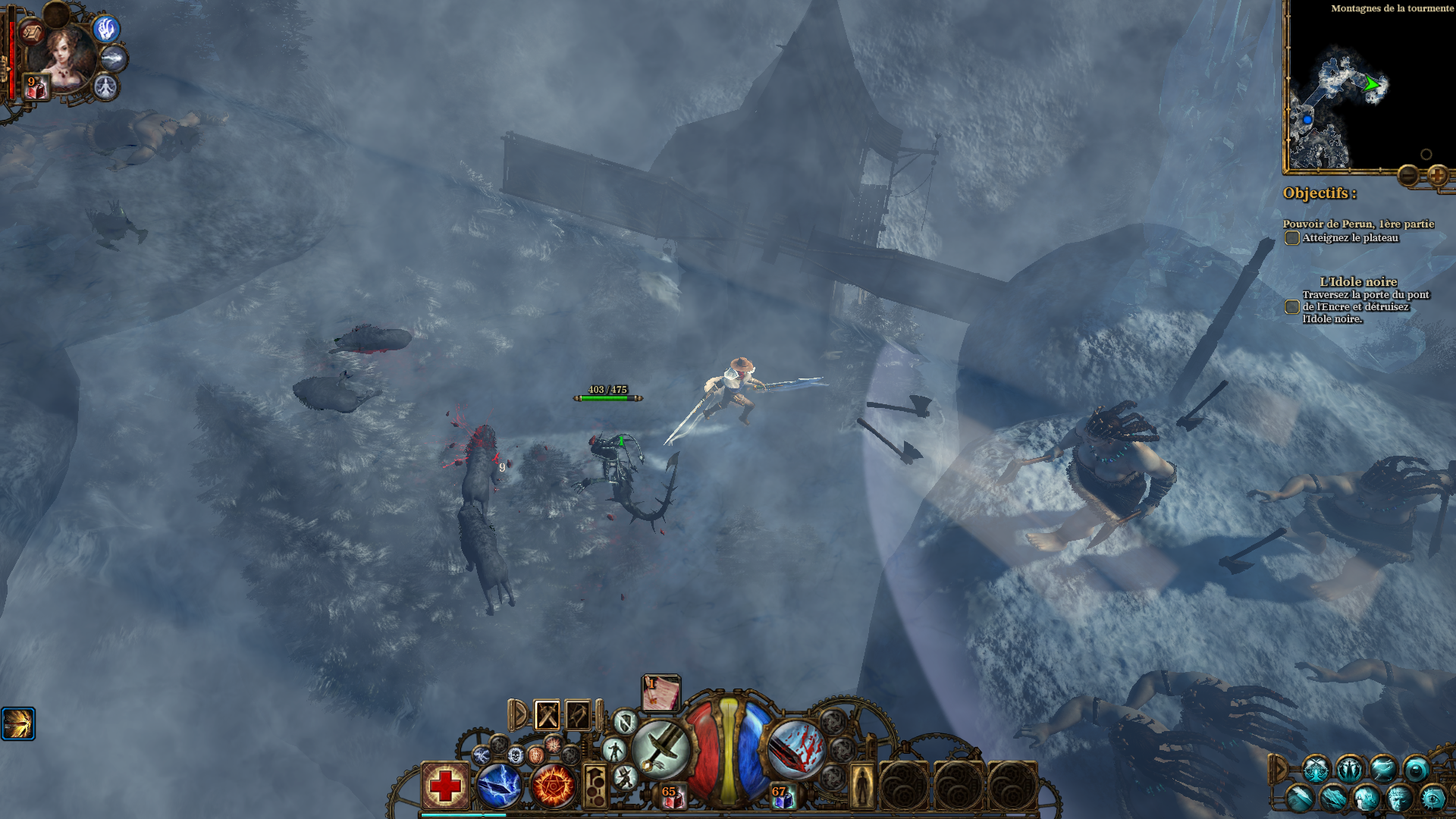The height and width of the screenshot is (819, 1456).
Task: Activate the fiery pentagram skill orb
Action: pos(553,786)
